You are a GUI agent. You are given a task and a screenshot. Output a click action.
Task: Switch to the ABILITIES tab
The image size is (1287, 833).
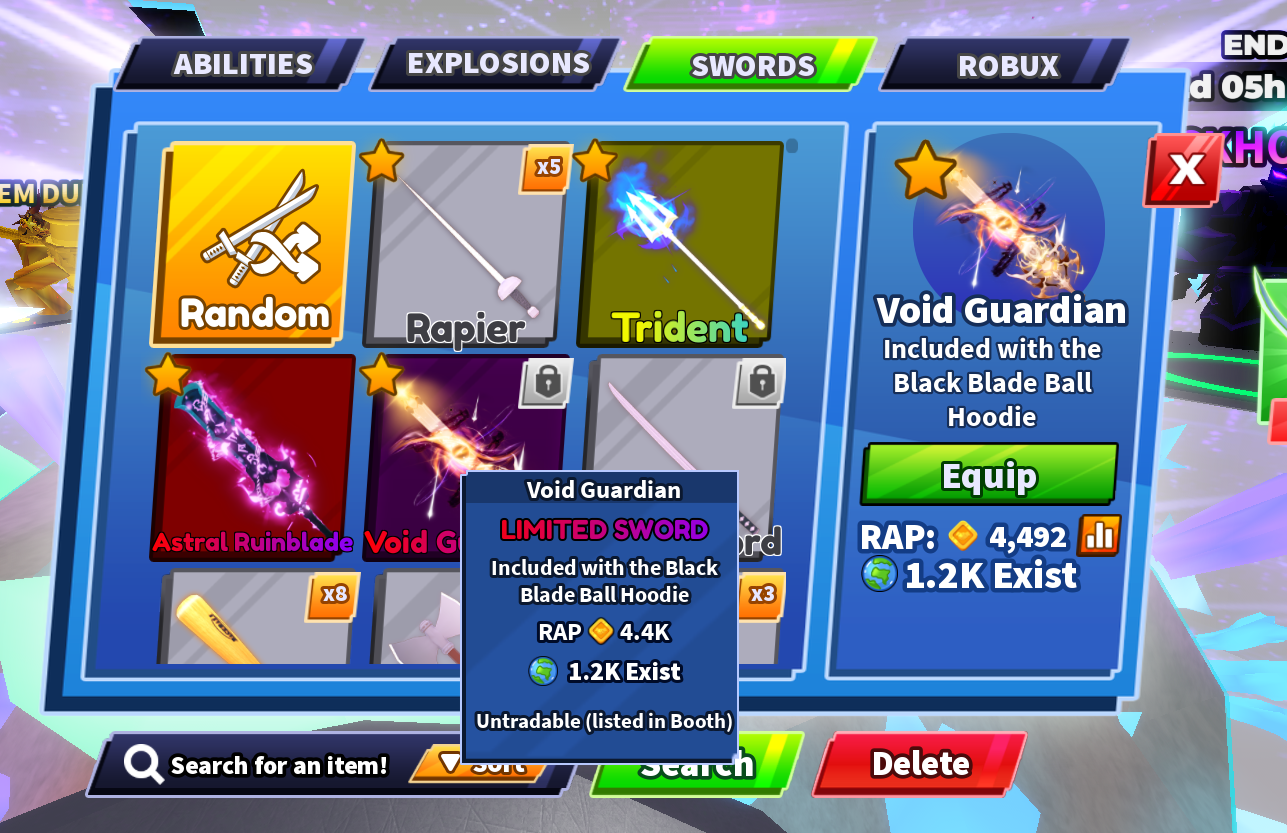point(241,64)
